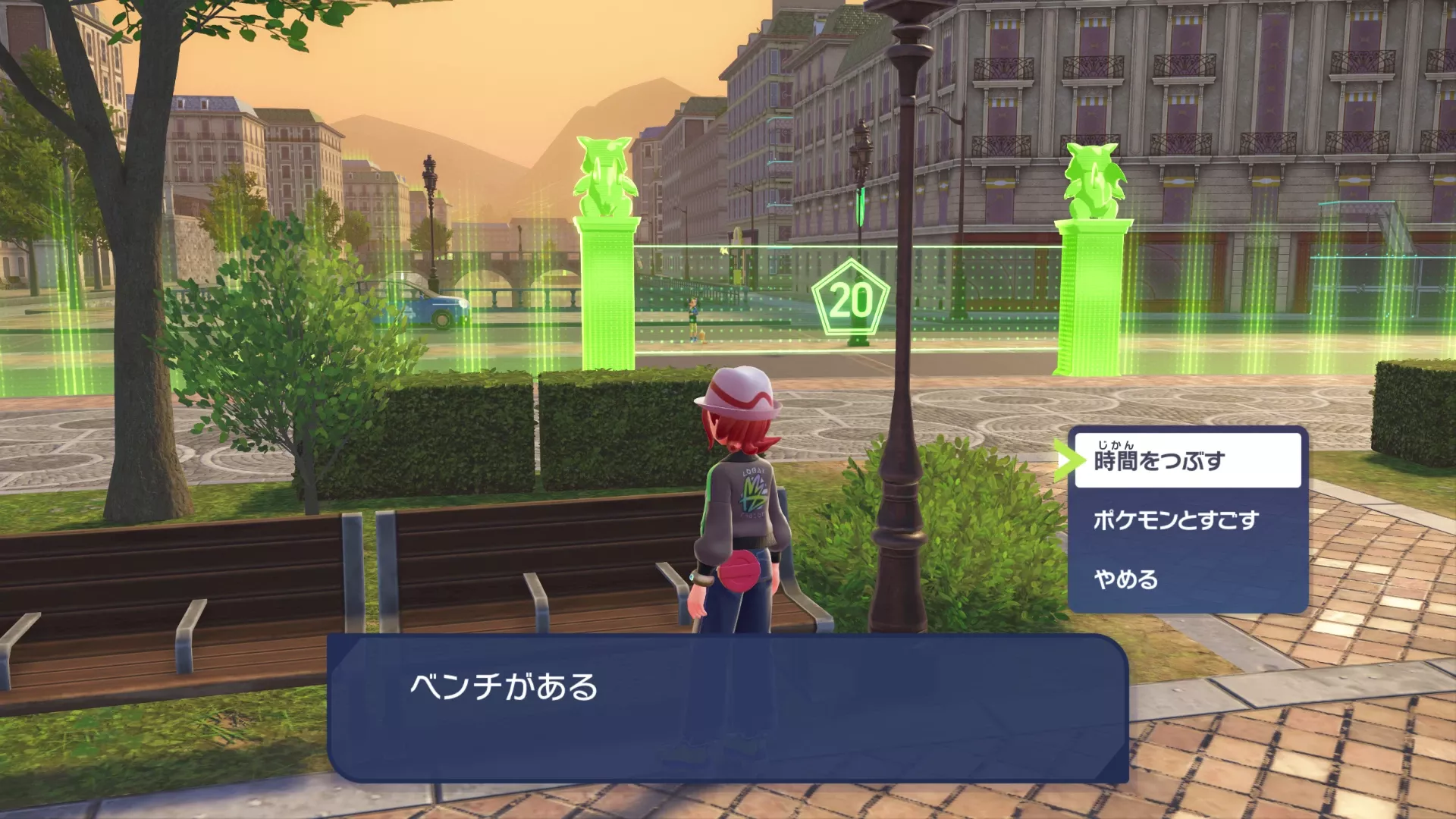Click the ベンチがある dialog box to advance
Viewport: 1456px width, 819px height.
tap(728, 705)
